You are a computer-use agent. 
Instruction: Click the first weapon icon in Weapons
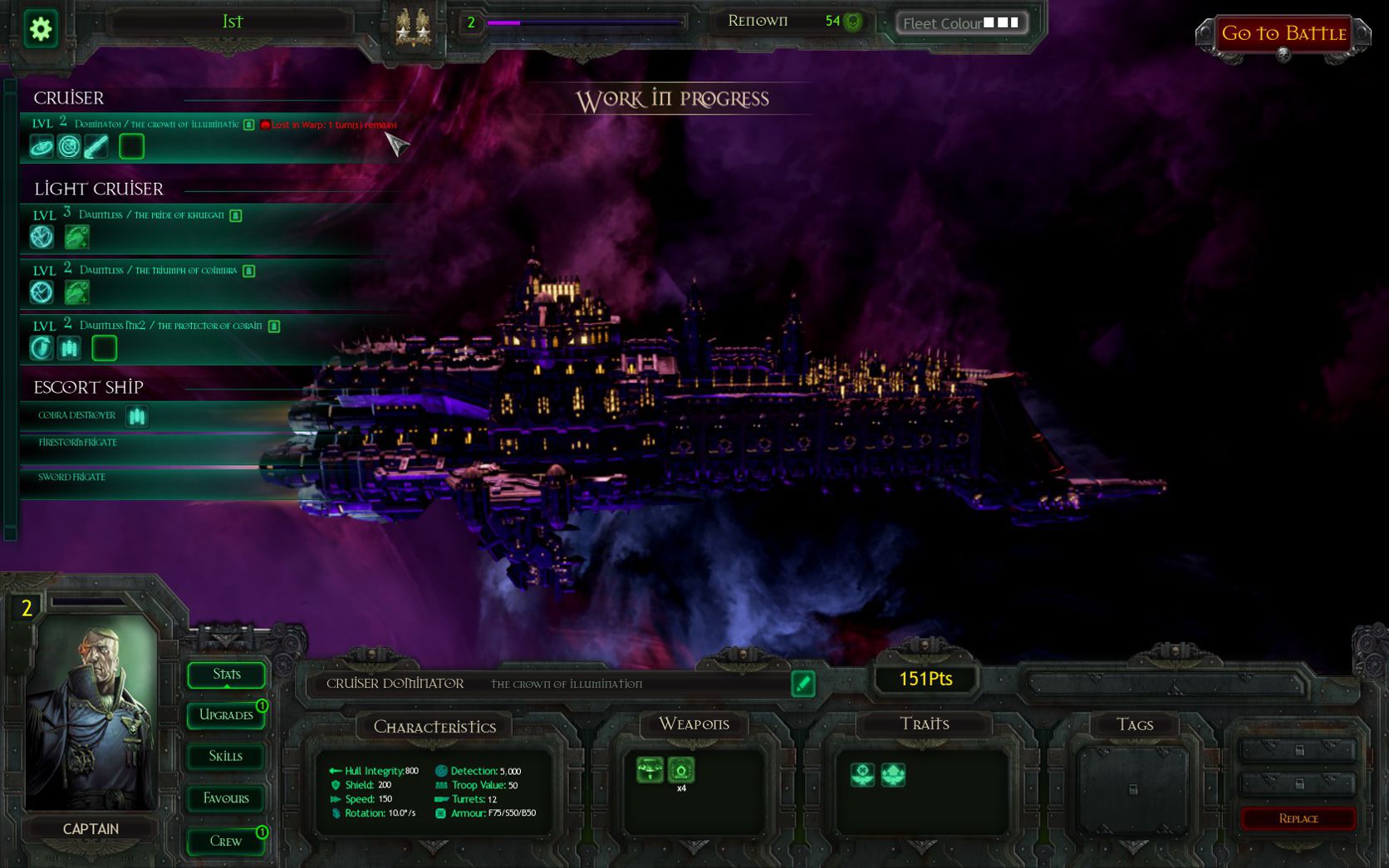pyautogui.click(x=650, y=770)
